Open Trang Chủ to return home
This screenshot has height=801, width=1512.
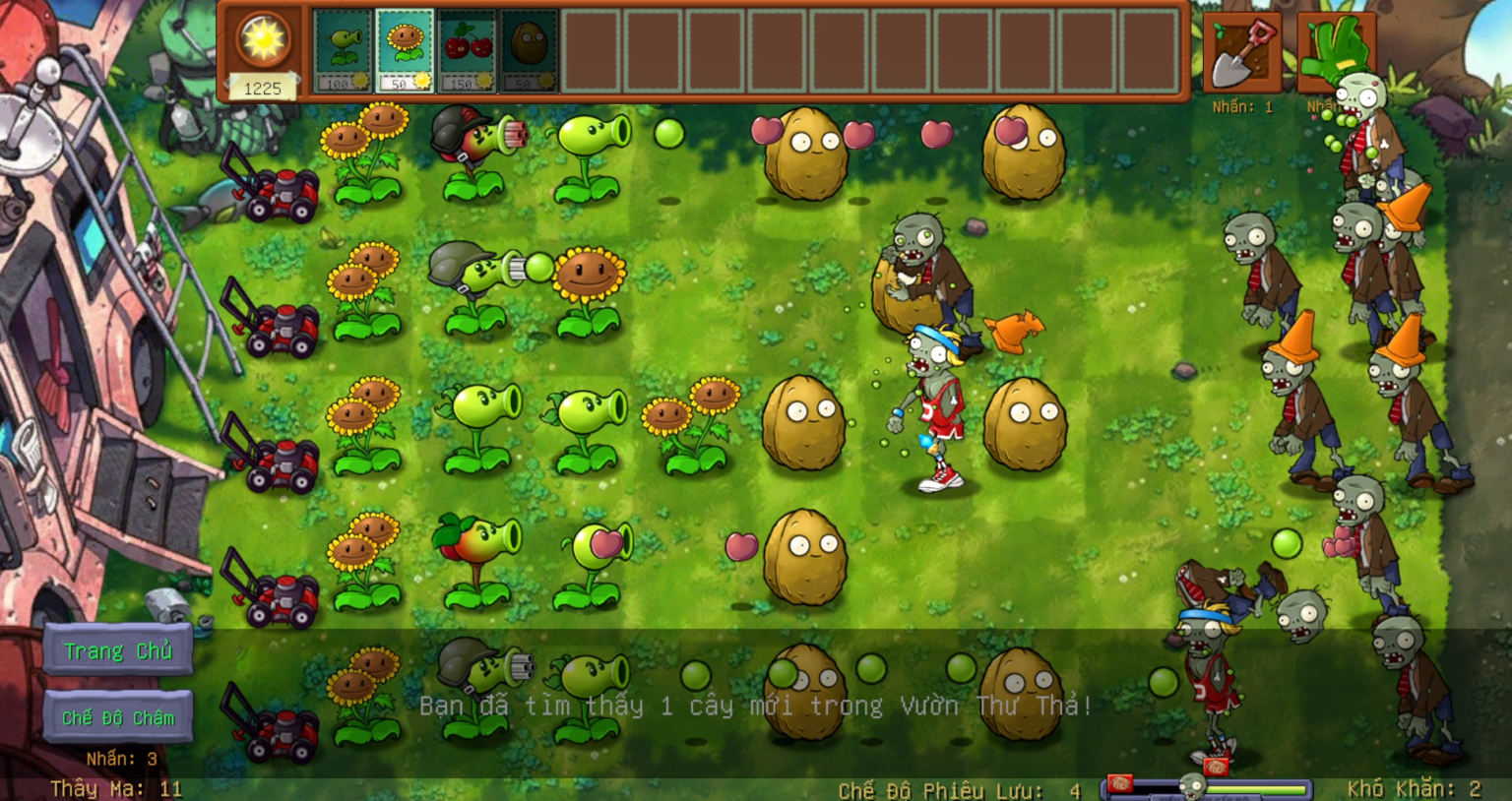coord(117,650)
